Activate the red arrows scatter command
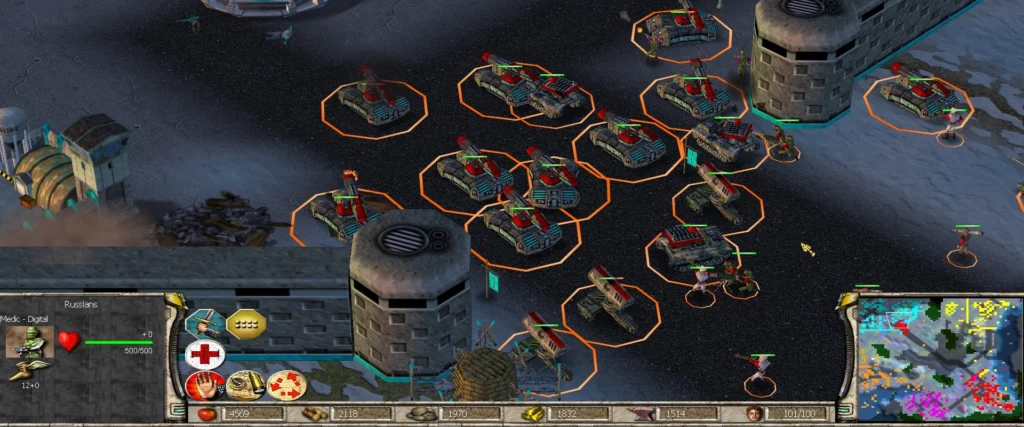The height and width of the screenshot is (427, 1024). tap(286, 385)
